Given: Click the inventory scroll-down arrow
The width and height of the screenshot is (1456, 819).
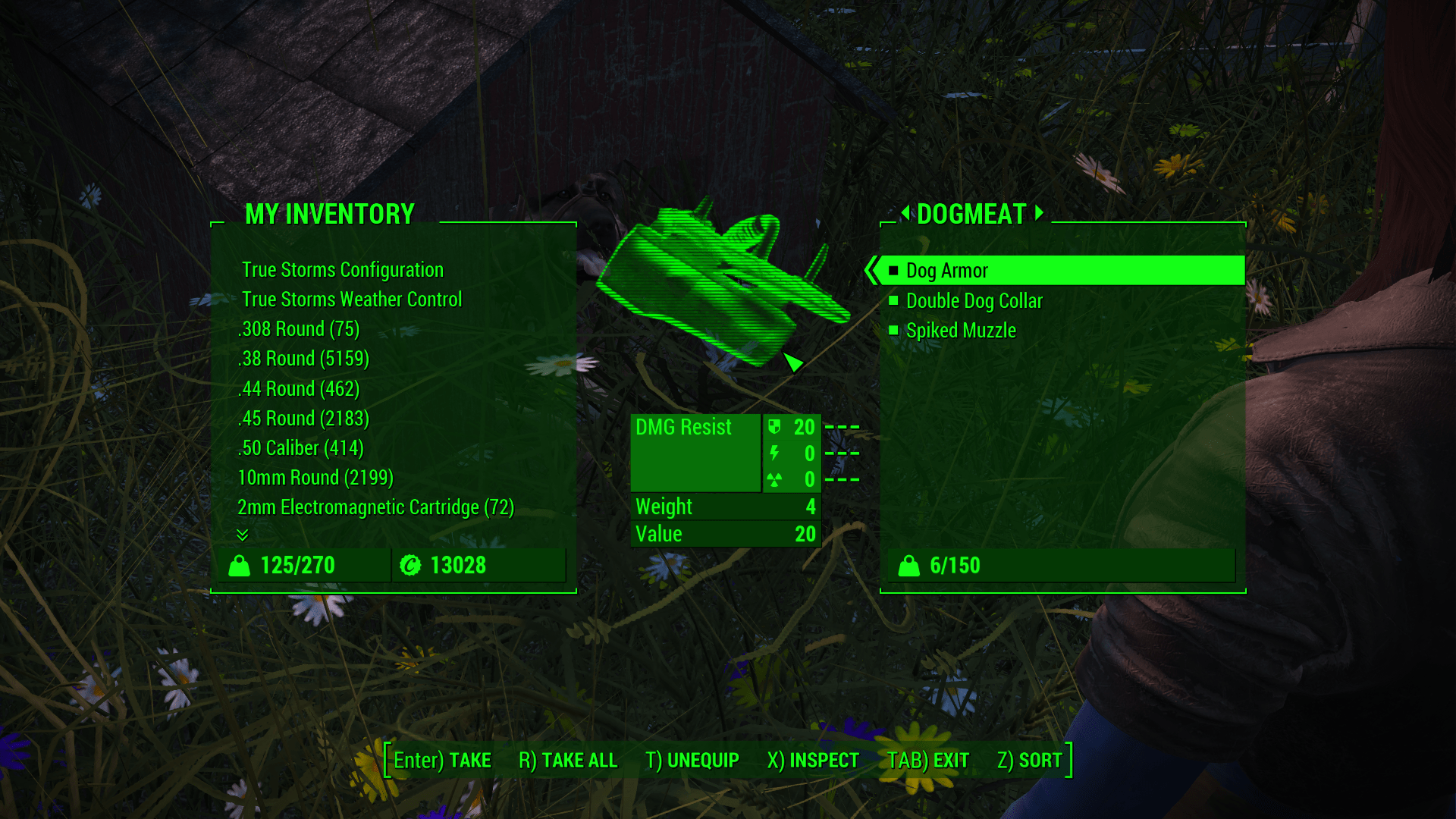Looking at the screenshot, I should pos(243,535).
